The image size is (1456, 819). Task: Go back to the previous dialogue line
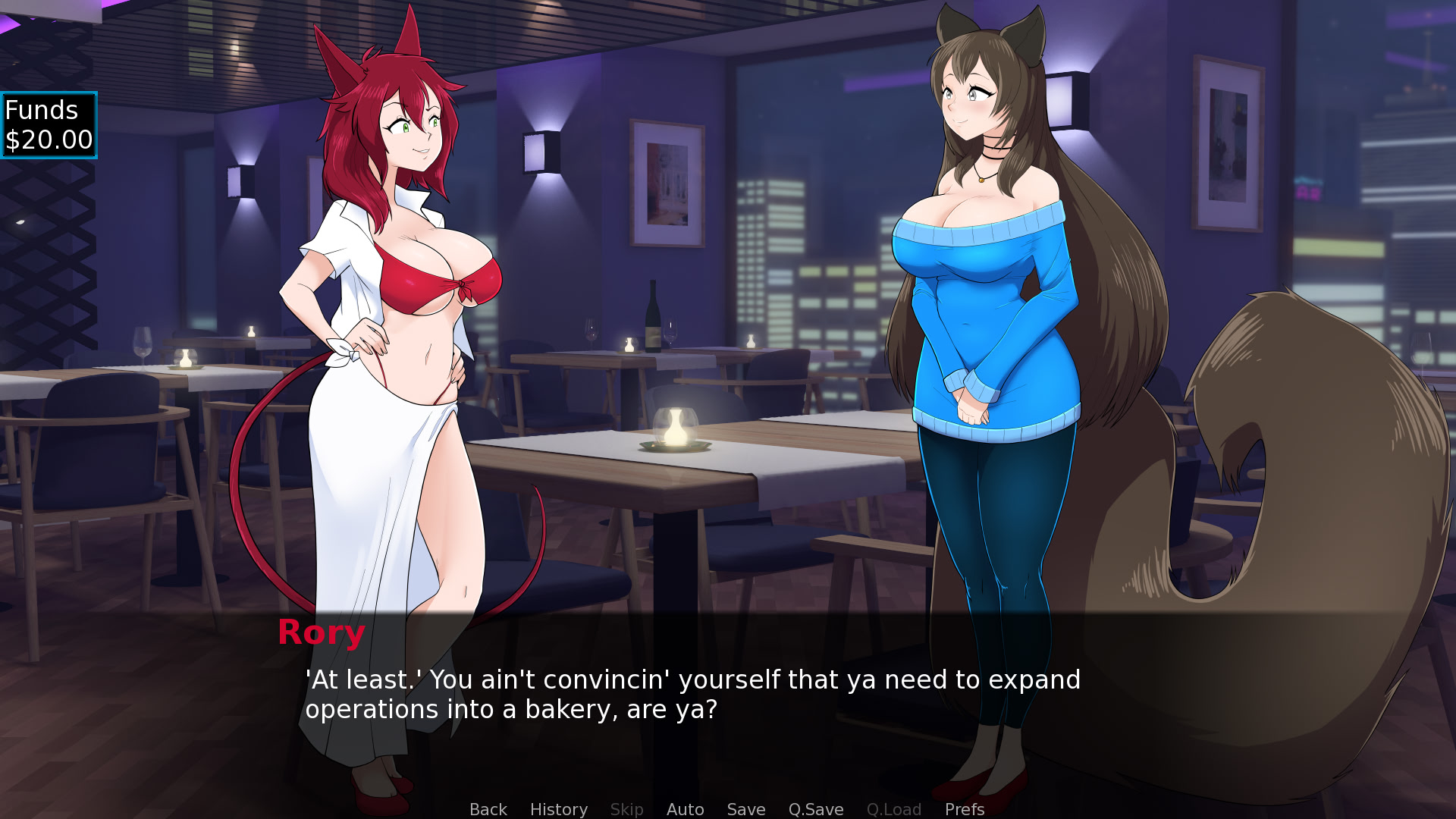click(488, 809)
